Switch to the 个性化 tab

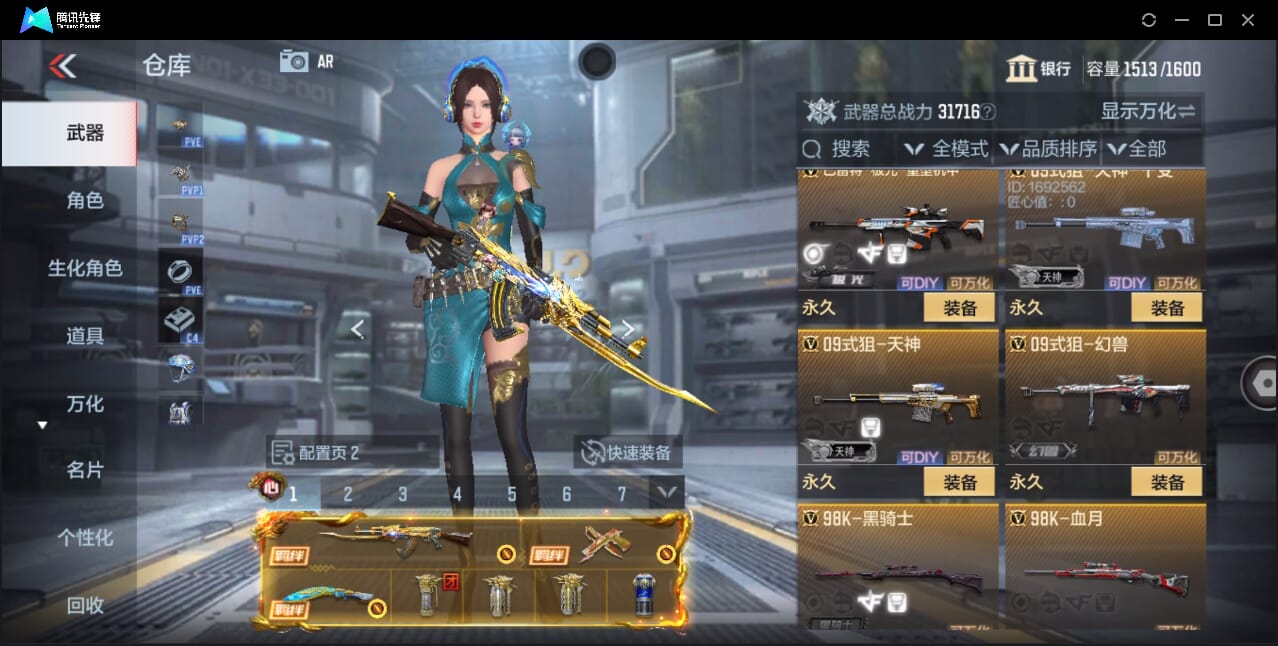[85, 538]
